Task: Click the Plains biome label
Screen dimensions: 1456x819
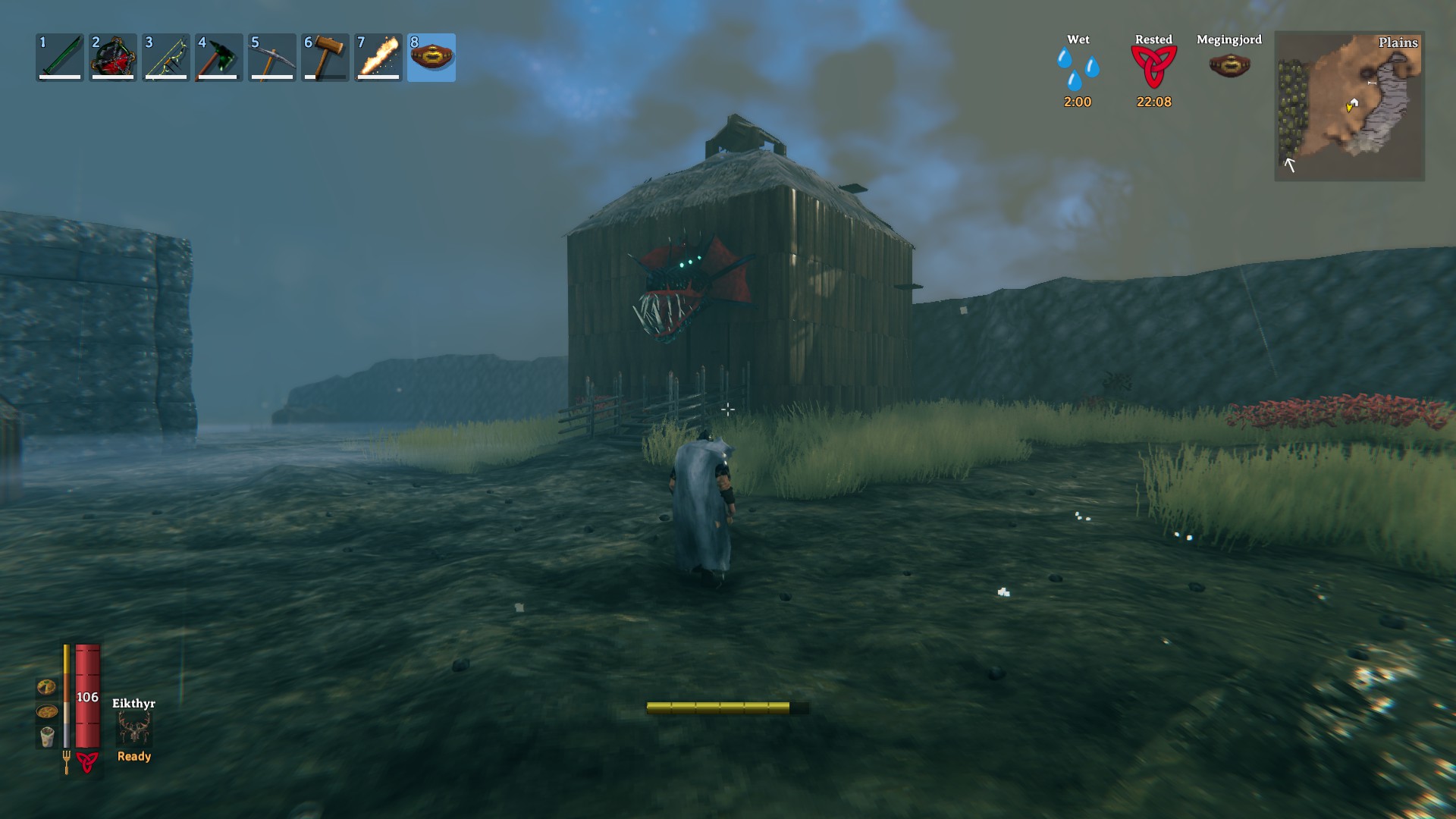Action: [x=1398, y=44]
